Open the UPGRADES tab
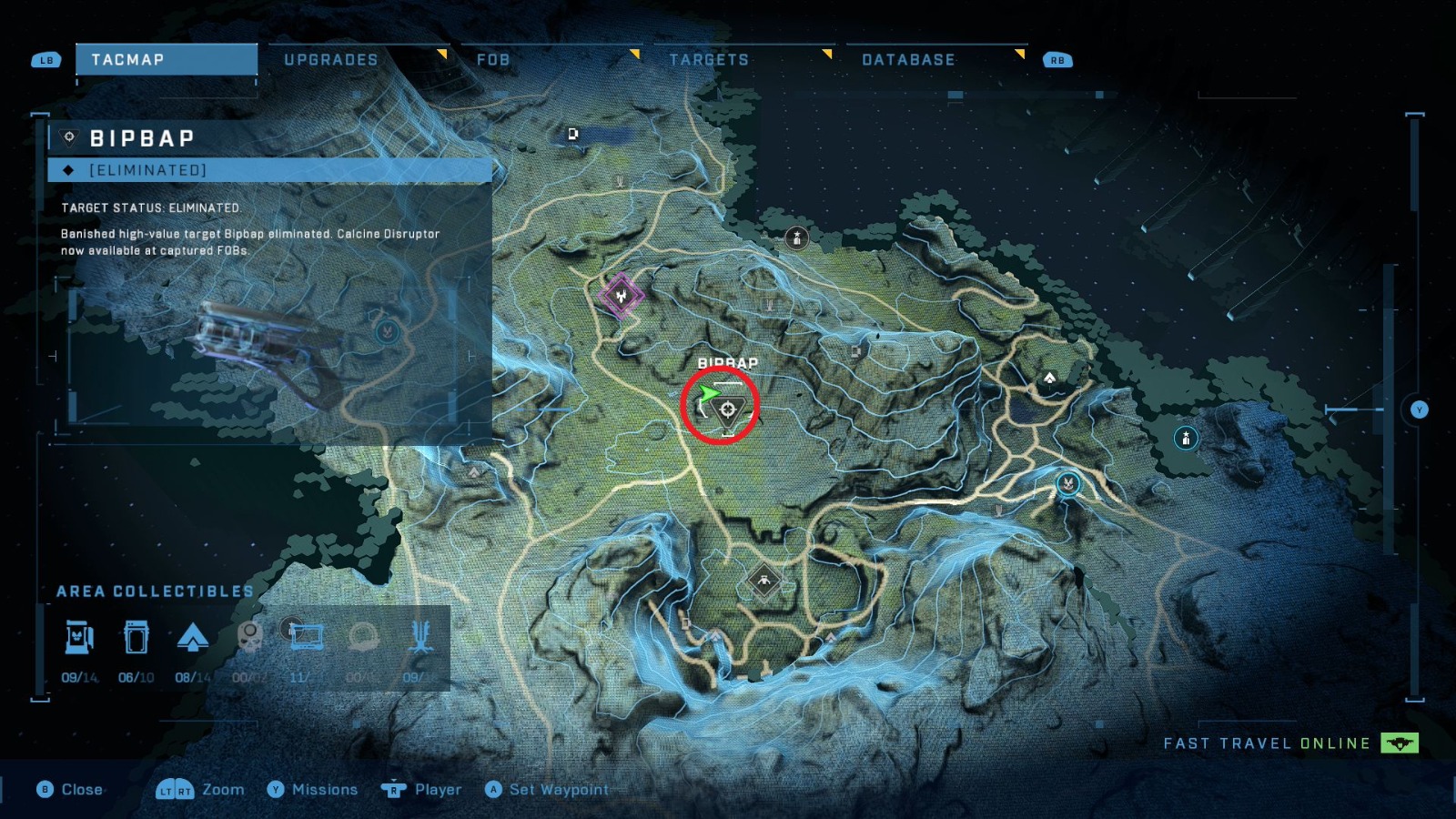 click(331, 59)
